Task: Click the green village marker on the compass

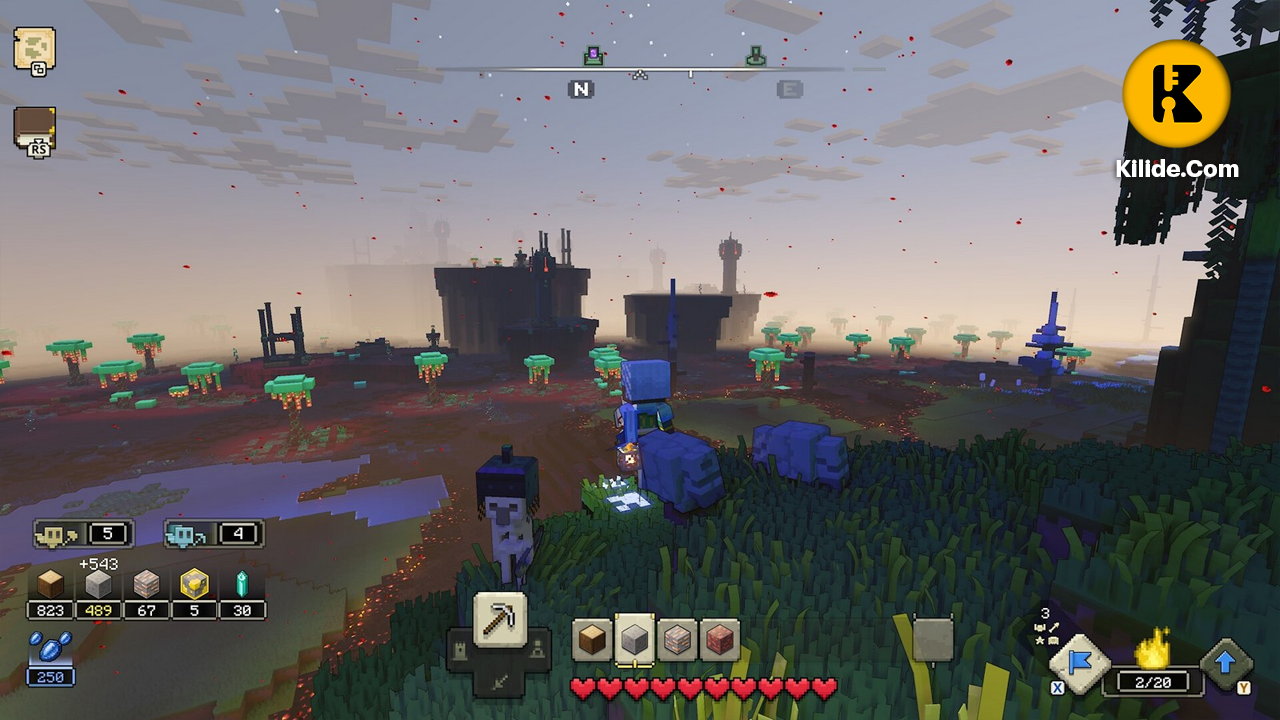Action: click(x=756, y=57)
